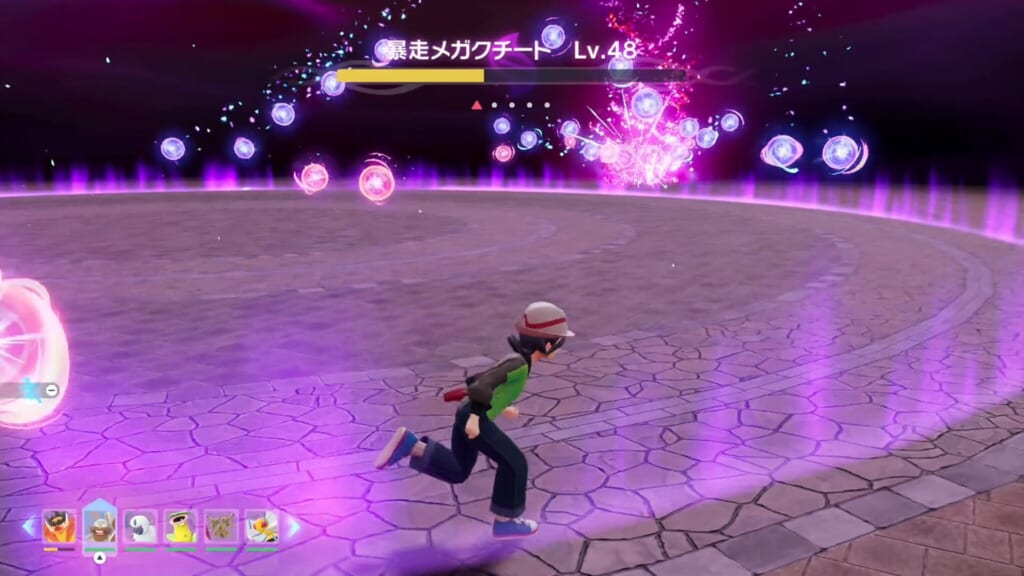
Task: Choose the Beedrill party slot
Action: pyautogui.click(x=262, y=526)
